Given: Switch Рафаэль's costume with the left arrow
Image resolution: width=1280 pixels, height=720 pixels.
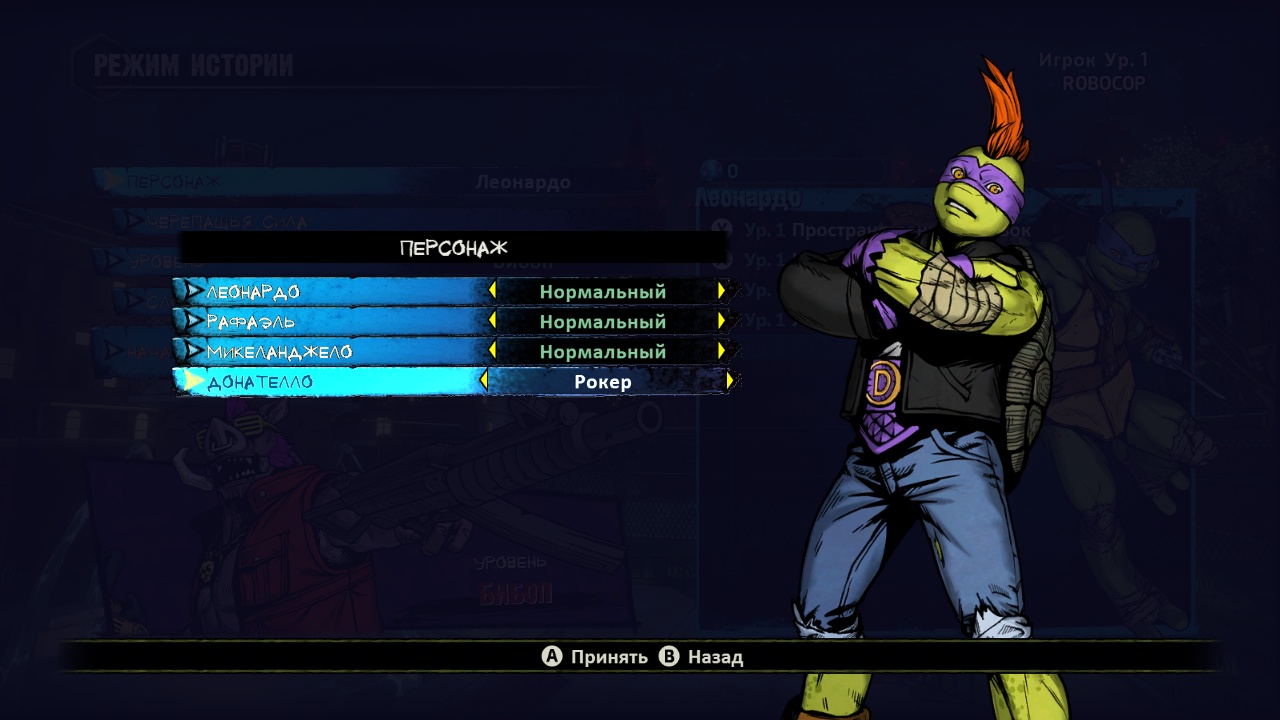Looking at the screenshot, I should pyautogui.click(x=492, y=321).
